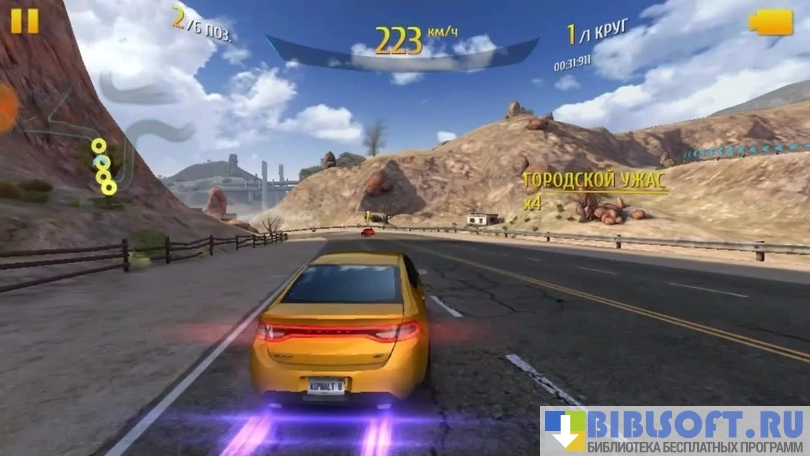Switch view with the orange camera icon
810x456 pixels.
click(771, 22)
